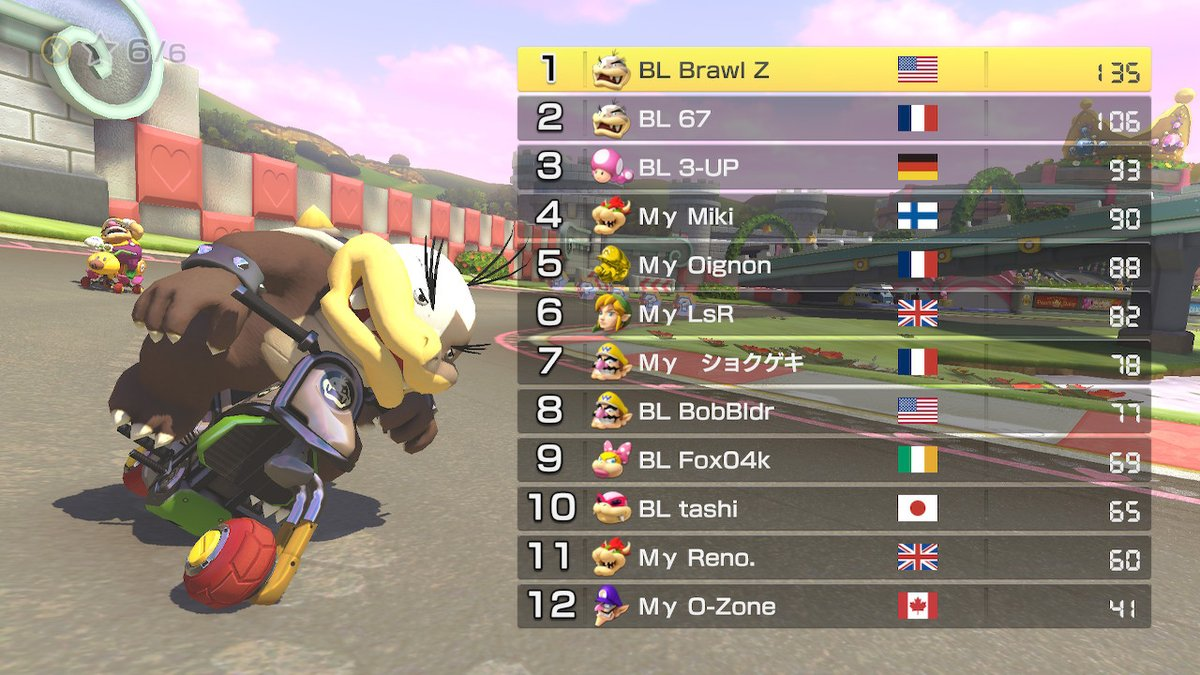Pick last-place My O-Zone row
Screen dimensions: 1200x675
tap(833, 606)
